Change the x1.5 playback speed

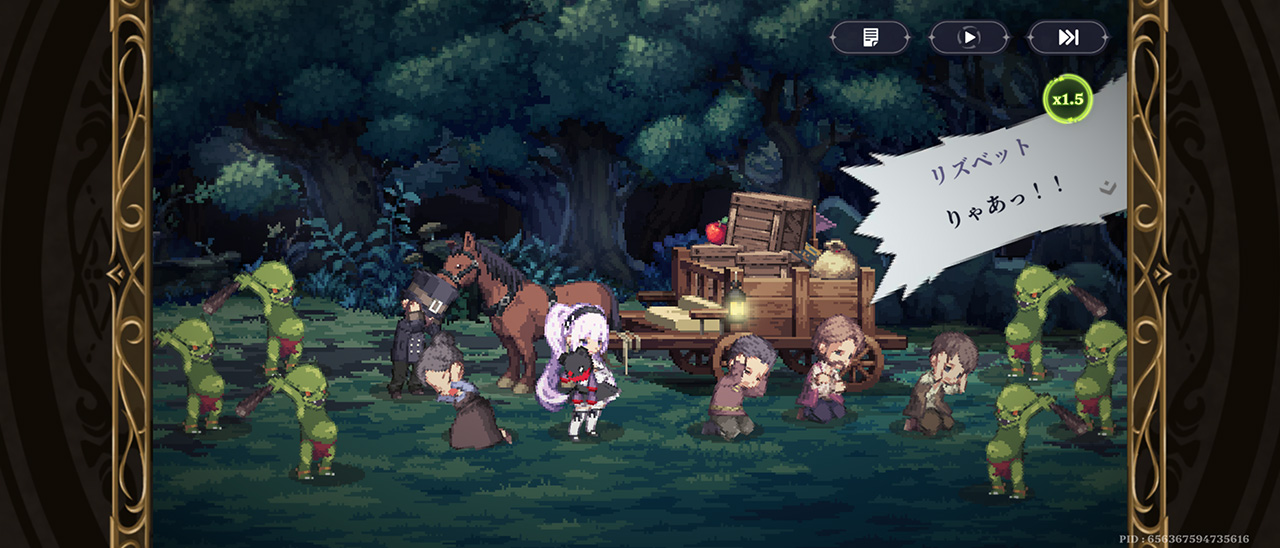[x=1067, y=99]
